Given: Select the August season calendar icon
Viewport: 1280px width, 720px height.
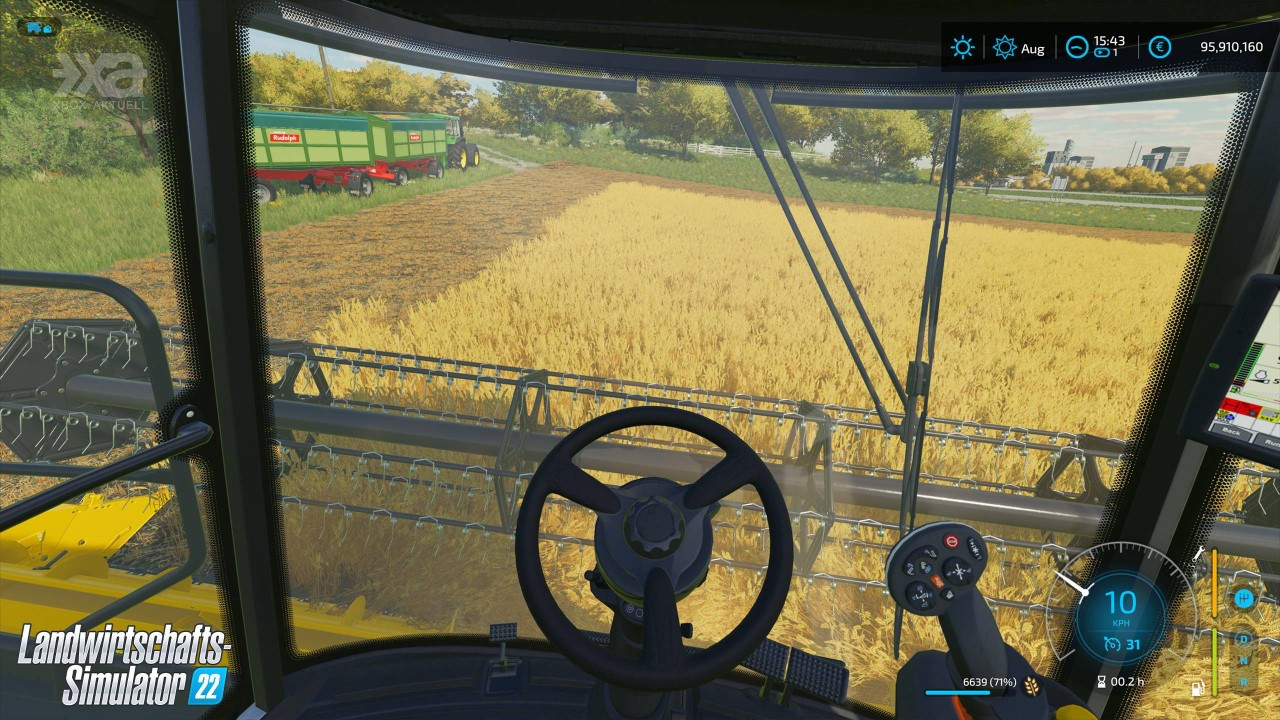Looking at the screenshot, I should 1005,47.
